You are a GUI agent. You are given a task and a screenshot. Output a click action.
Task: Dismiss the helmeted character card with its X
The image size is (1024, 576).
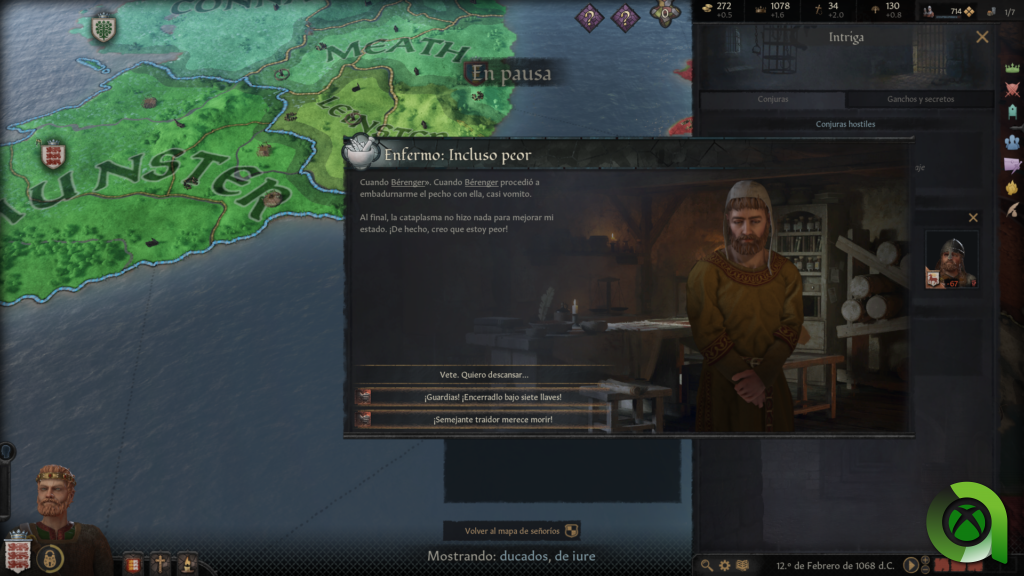pyautogui.click(x=974, y=217)
